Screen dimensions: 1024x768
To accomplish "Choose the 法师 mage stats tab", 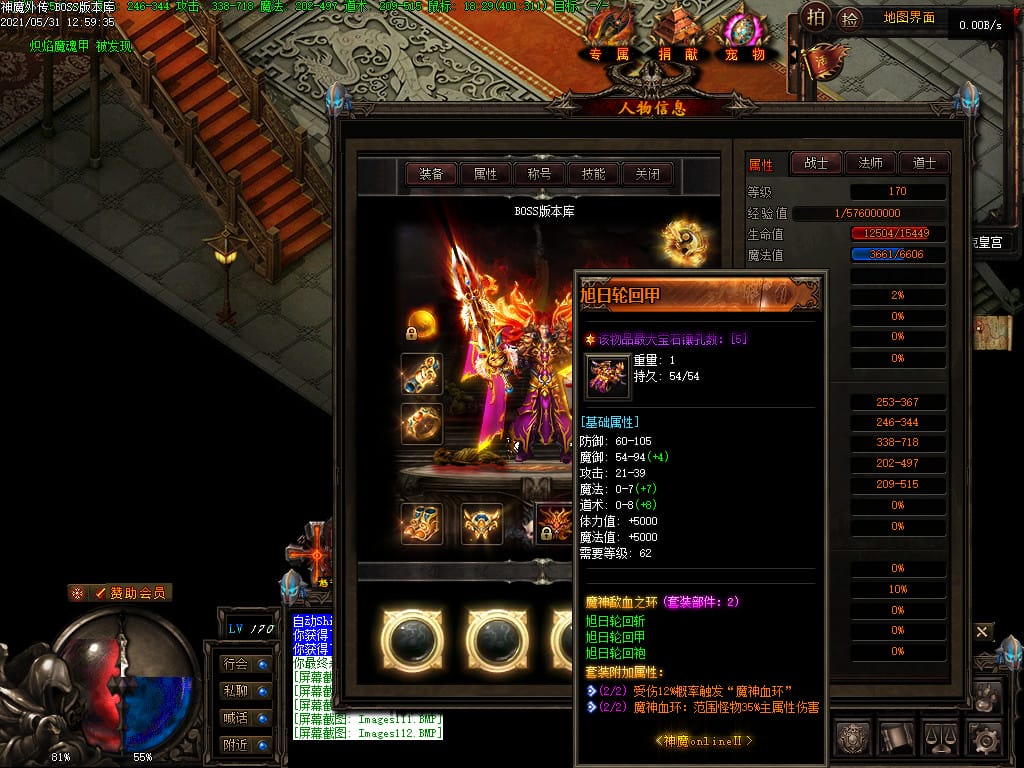I will [870, 163].
